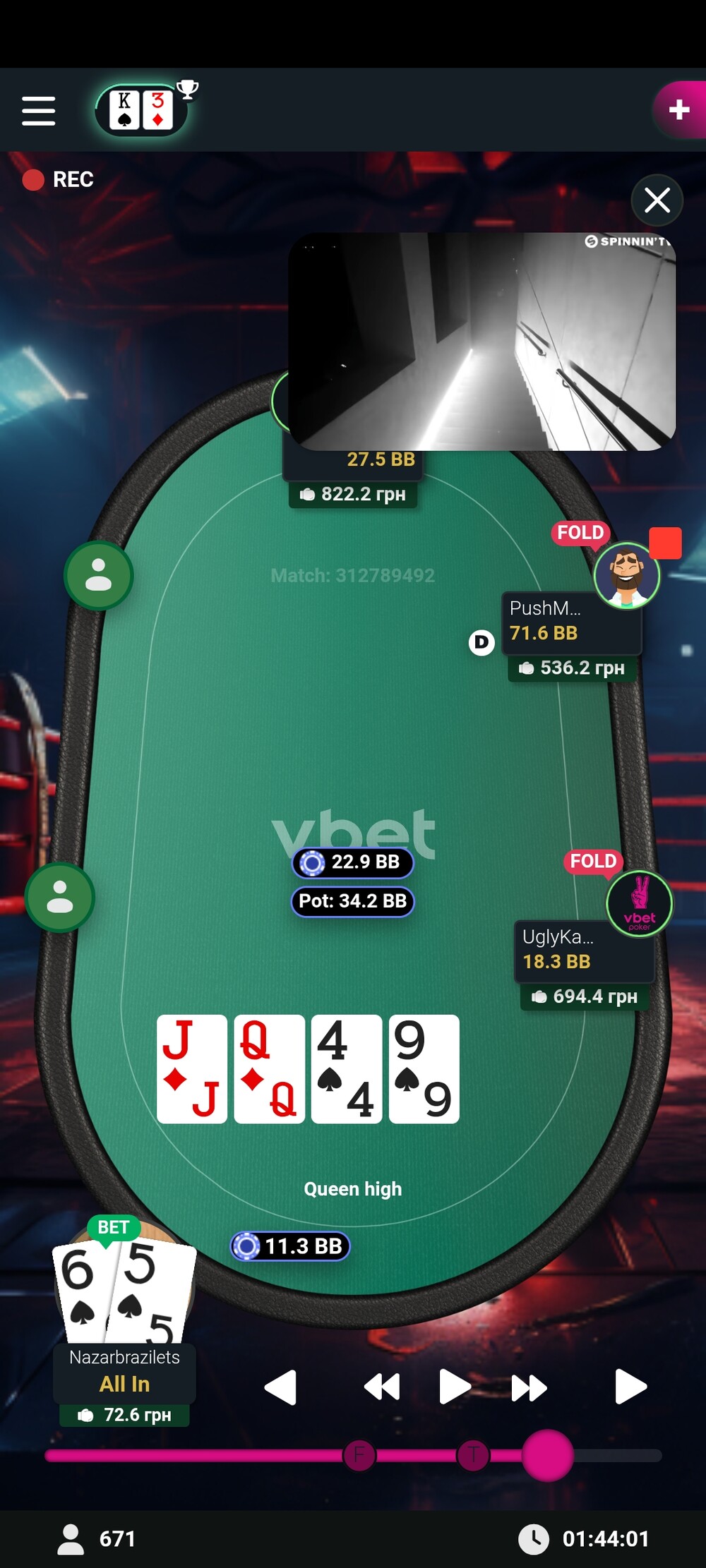This screenshot has width=706, height=1568.
Task: Open the hamburger menu
Action: pos(38,111)
